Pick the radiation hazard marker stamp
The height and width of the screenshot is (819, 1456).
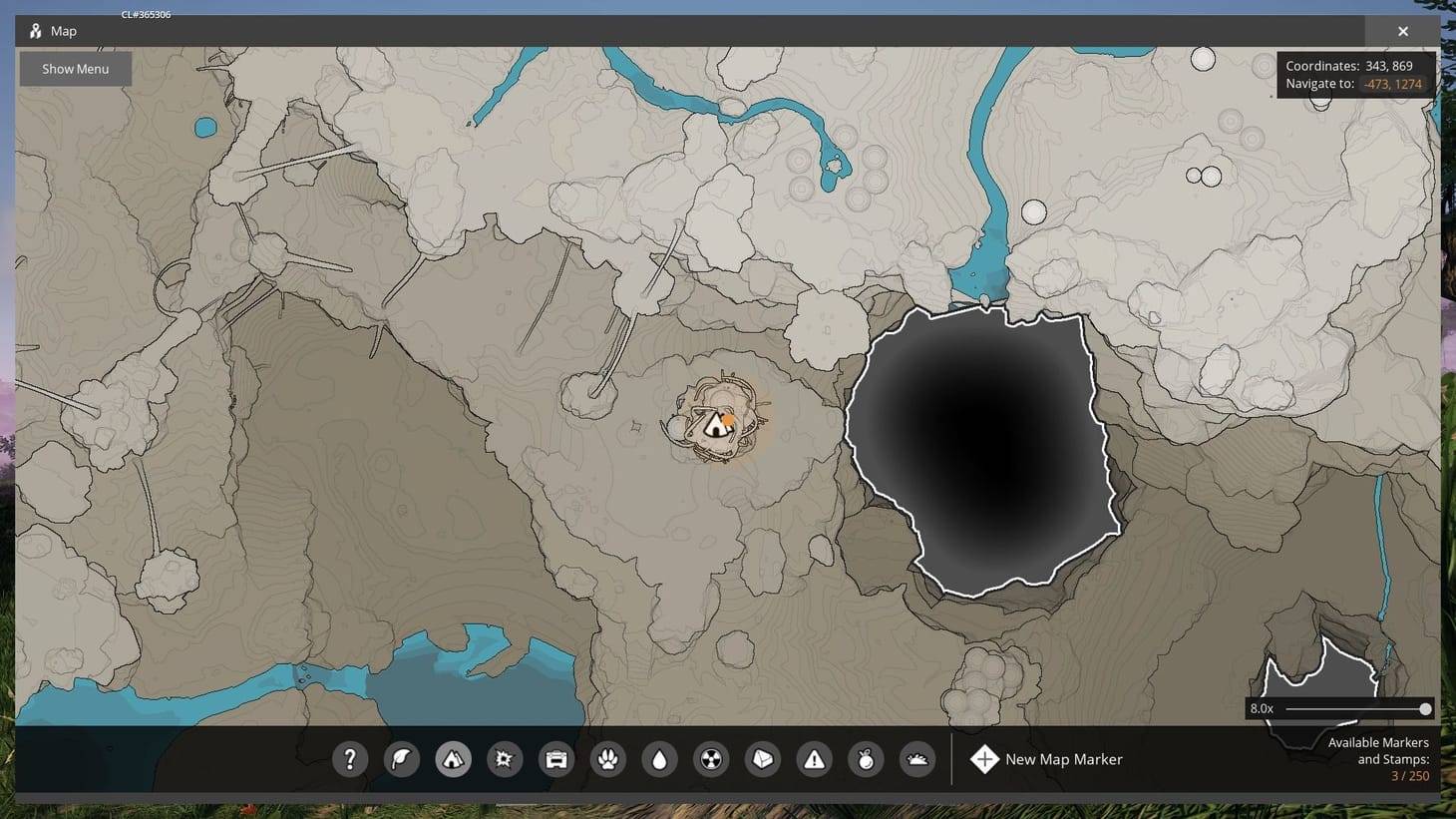[711, 759]
